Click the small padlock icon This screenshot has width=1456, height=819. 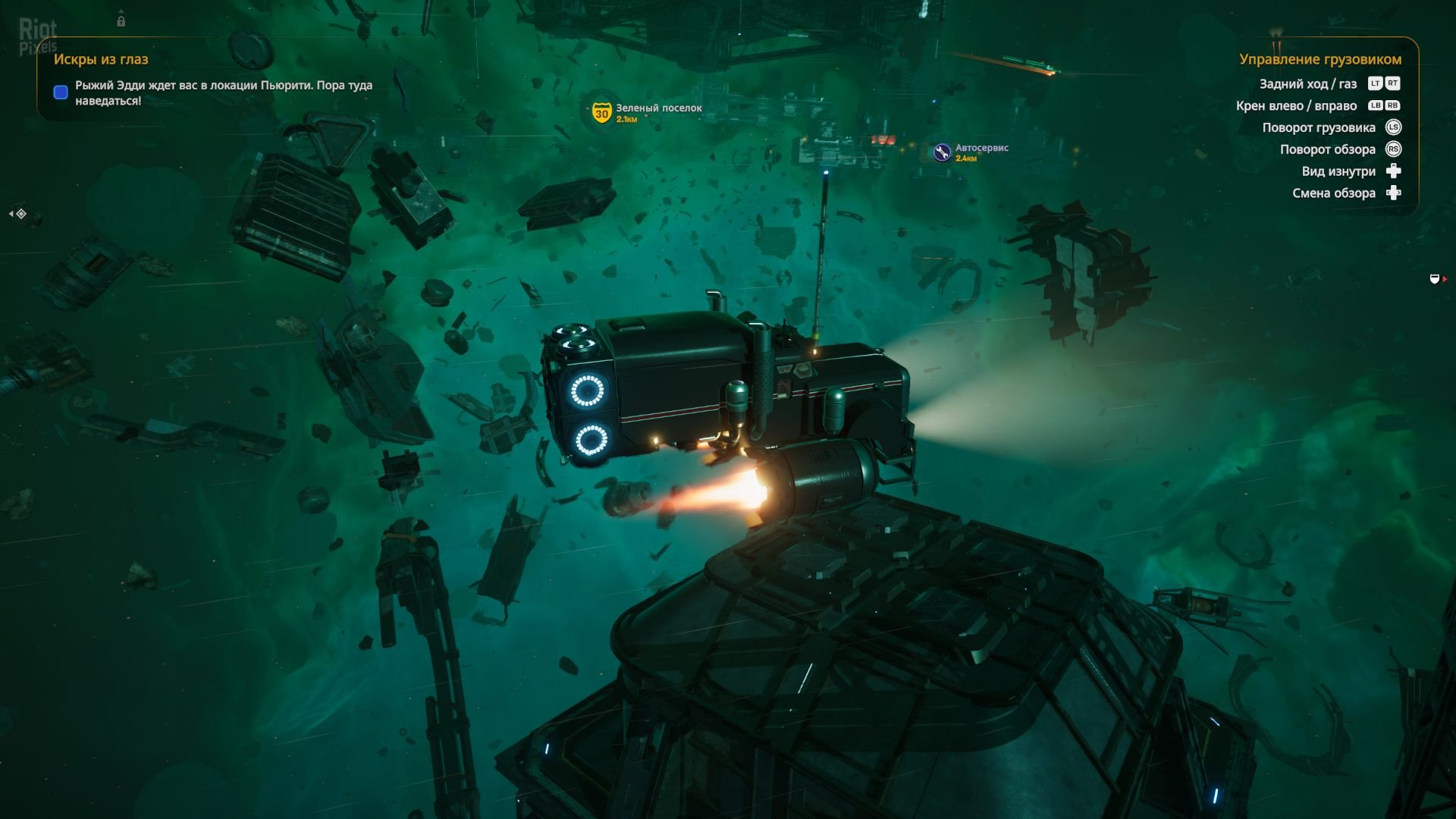(121, 21)
